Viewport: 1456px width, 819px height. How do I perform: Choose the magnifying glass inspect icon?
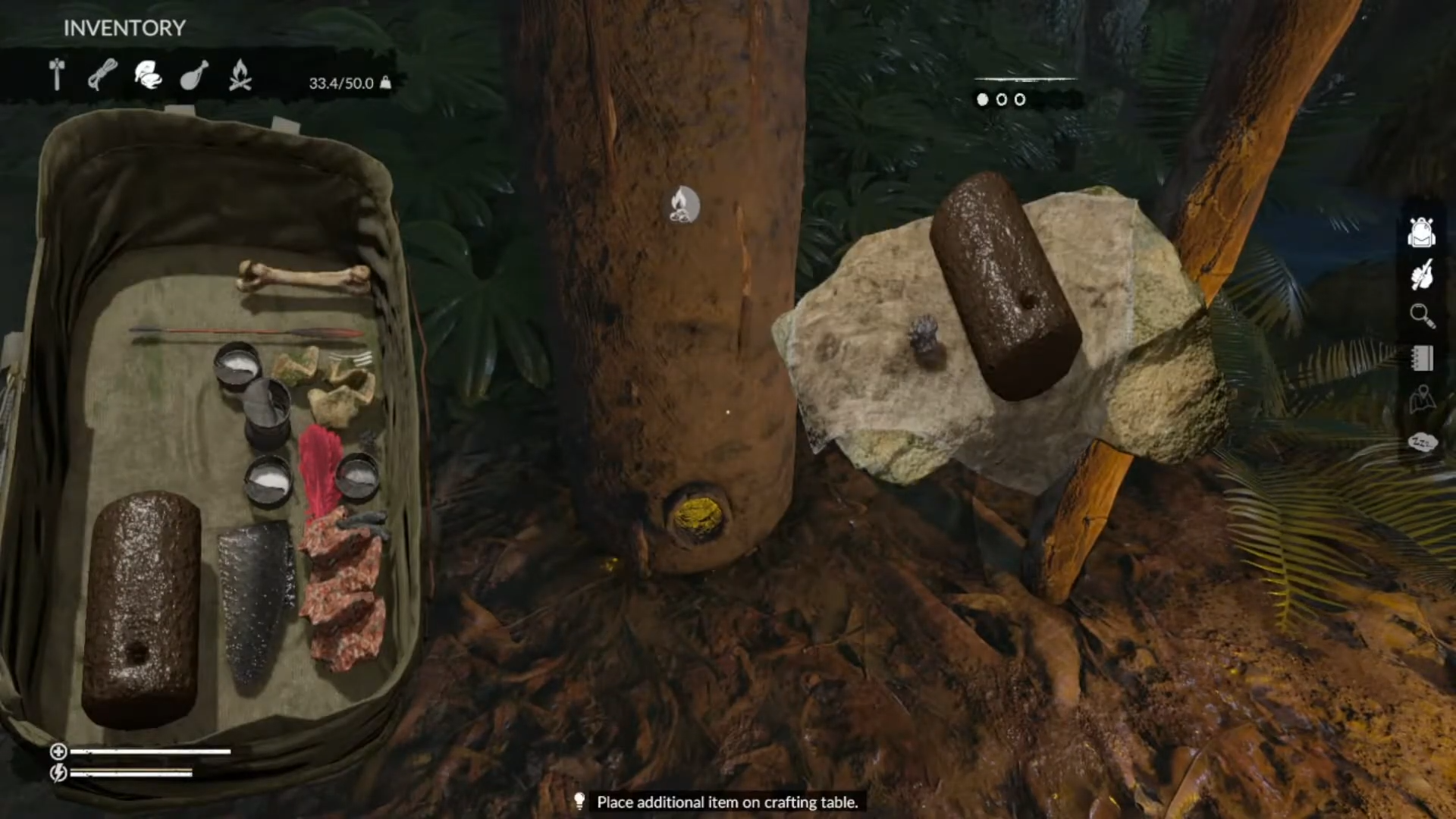click(1422, 315)
